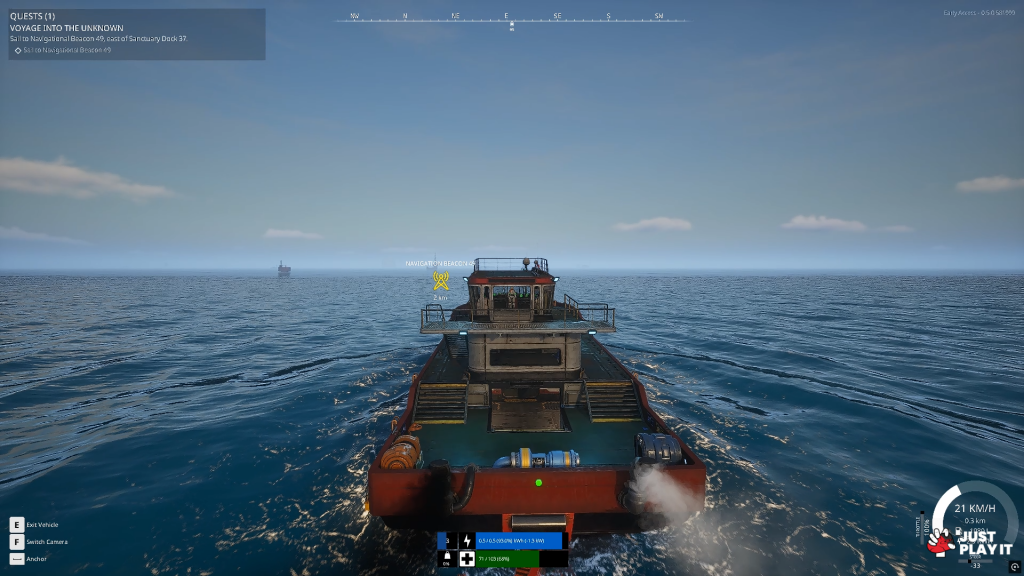Click the cargo weight icon
Viewport: 1024px width, 576px height.
point(446,558)
